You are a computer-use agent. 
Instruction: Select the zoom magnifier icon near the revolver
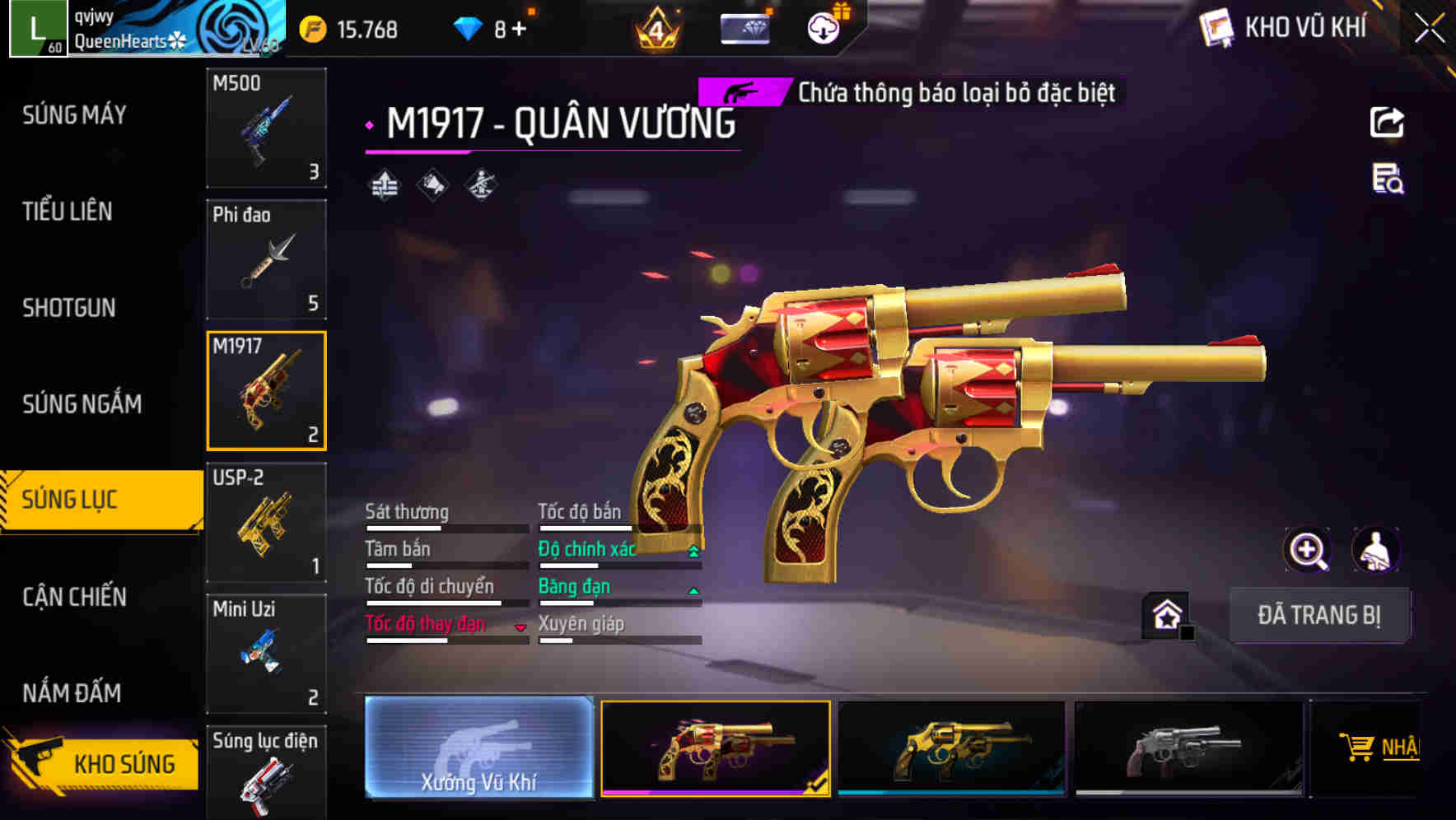(1308, 550)
